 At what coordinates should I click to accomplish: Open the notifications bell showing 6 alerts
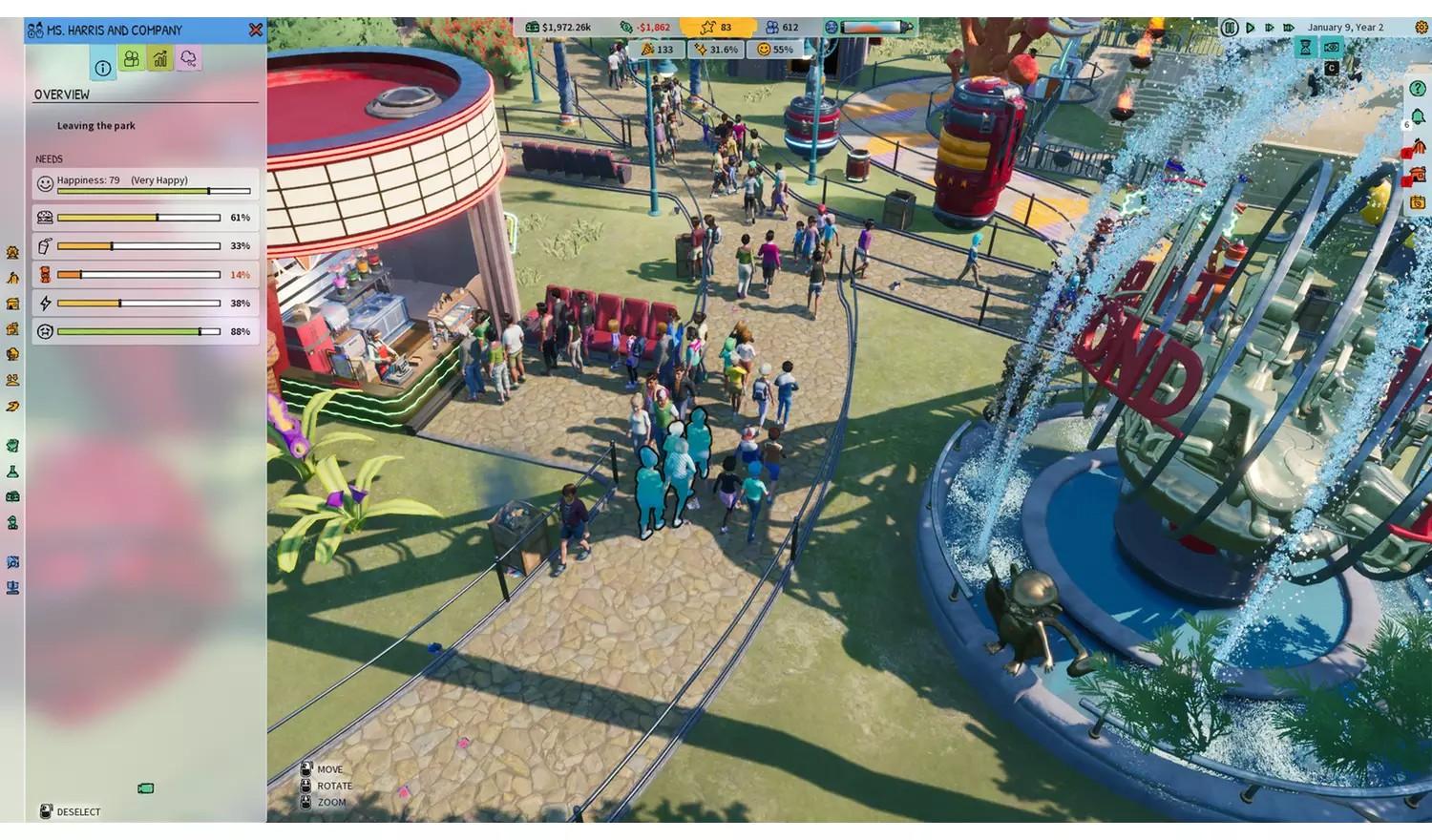point(1418,116)
